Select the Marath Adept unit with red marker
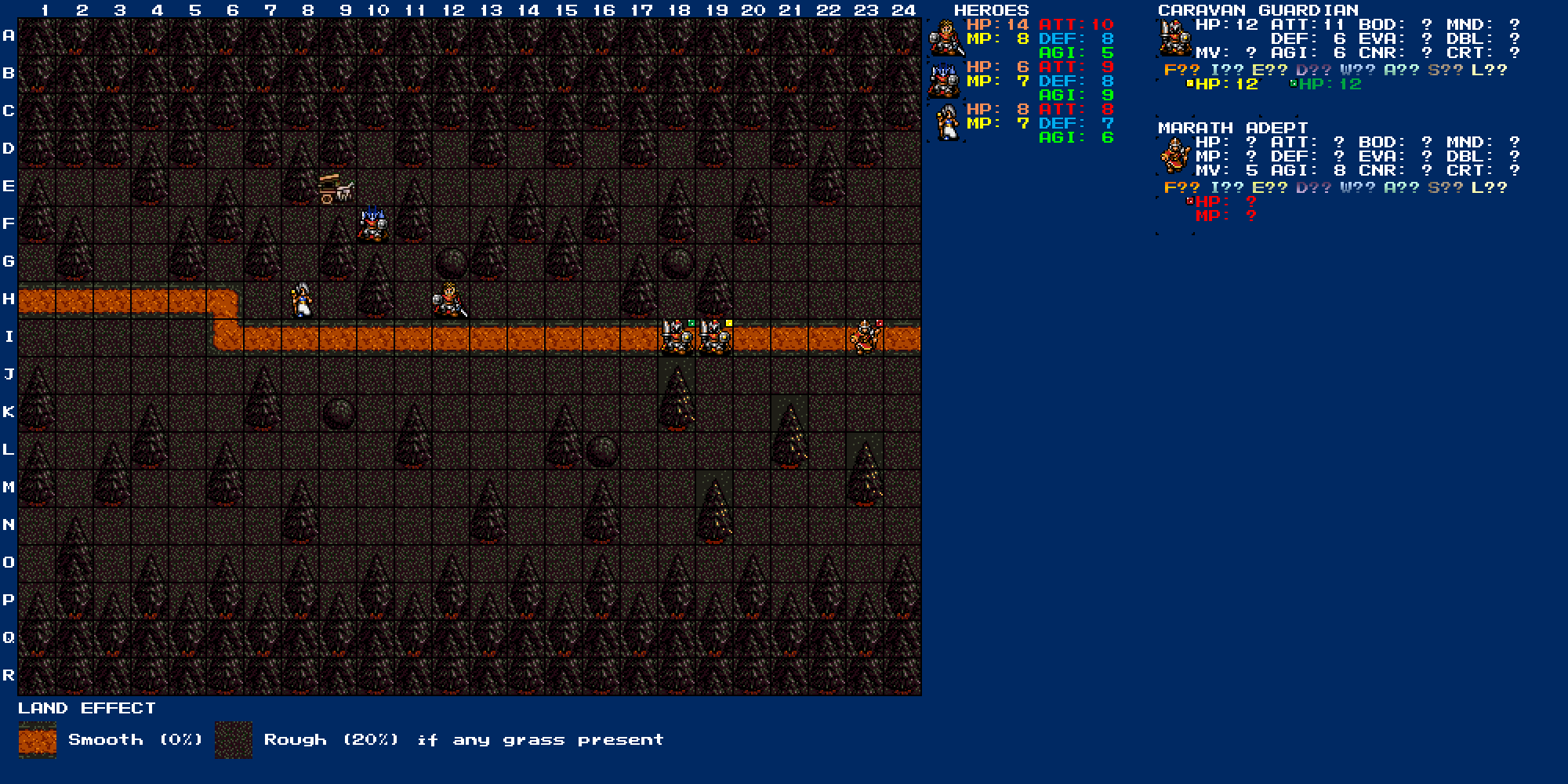The height and width of the screenshot is (784, 1568). [865, 338]
